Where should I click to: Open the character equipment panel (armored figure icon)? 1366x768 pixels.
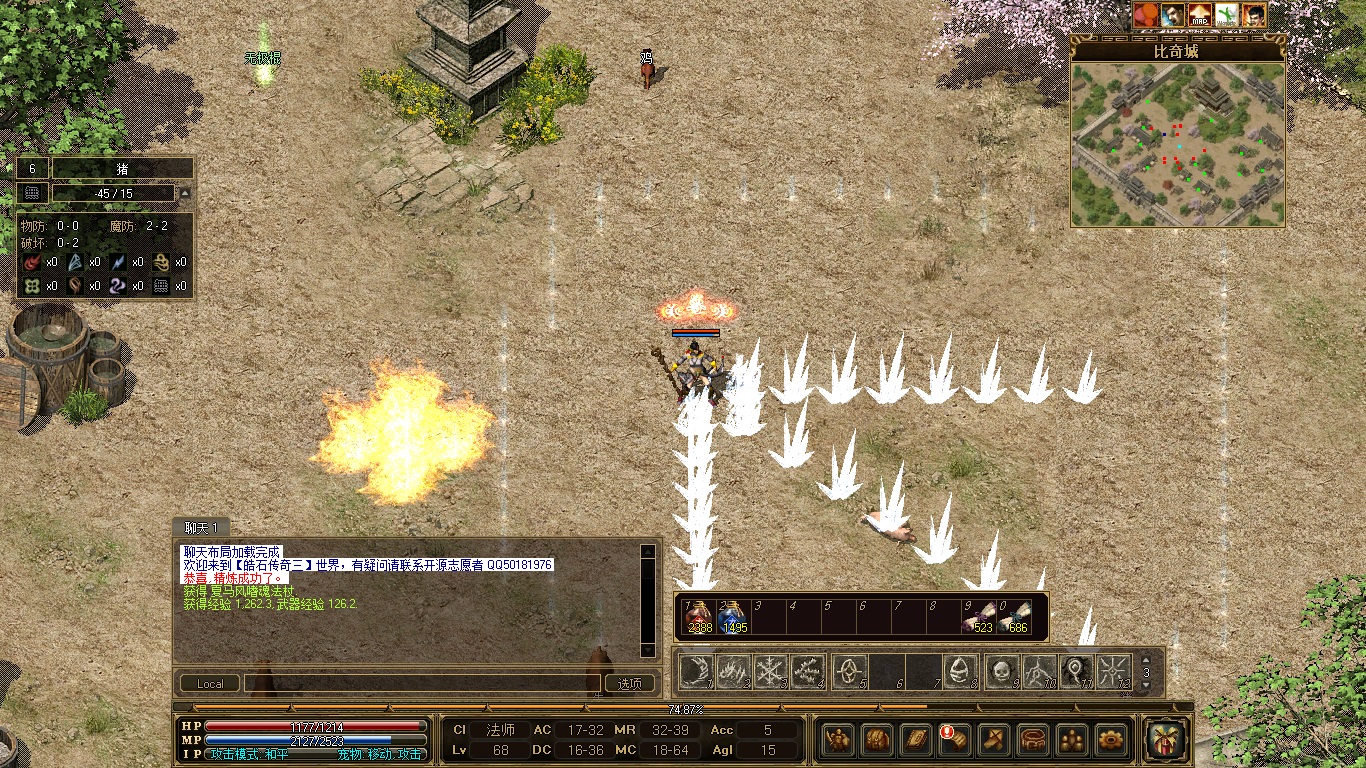838,740
